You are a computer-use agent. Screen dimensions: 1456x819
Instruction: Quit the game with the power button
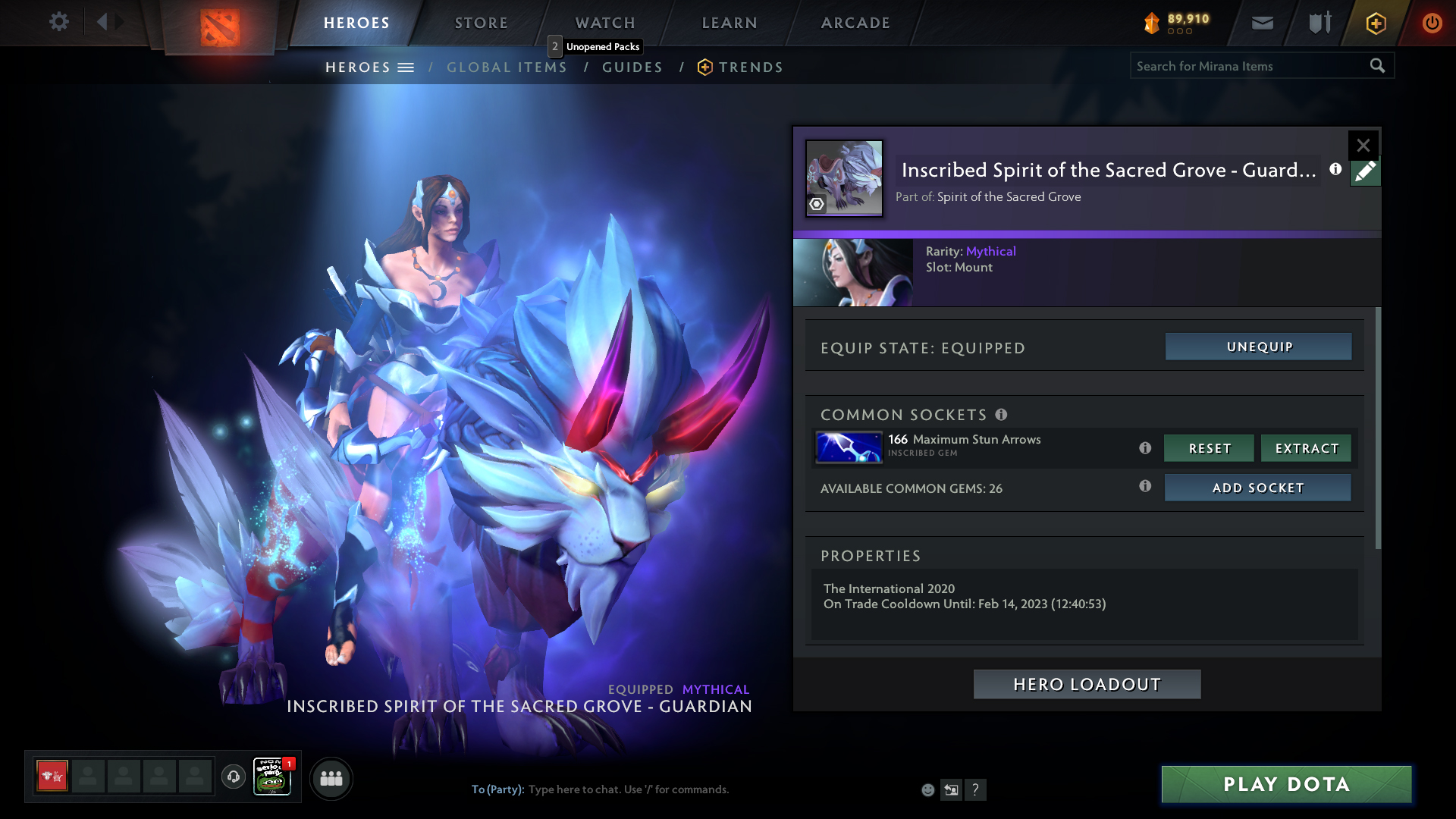coord(1432,23)
